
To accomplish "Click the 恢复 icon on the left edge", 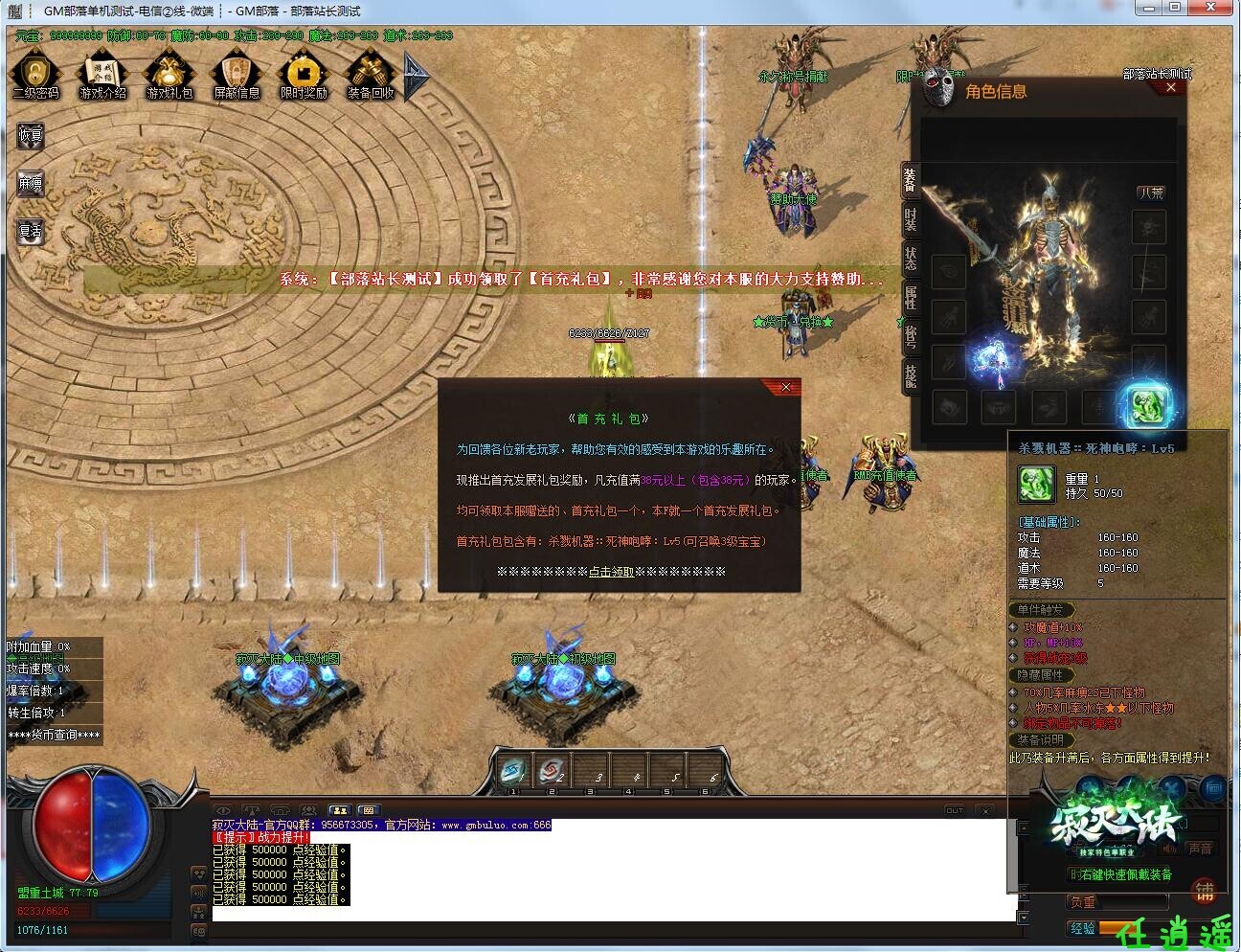I will (29, 134).
